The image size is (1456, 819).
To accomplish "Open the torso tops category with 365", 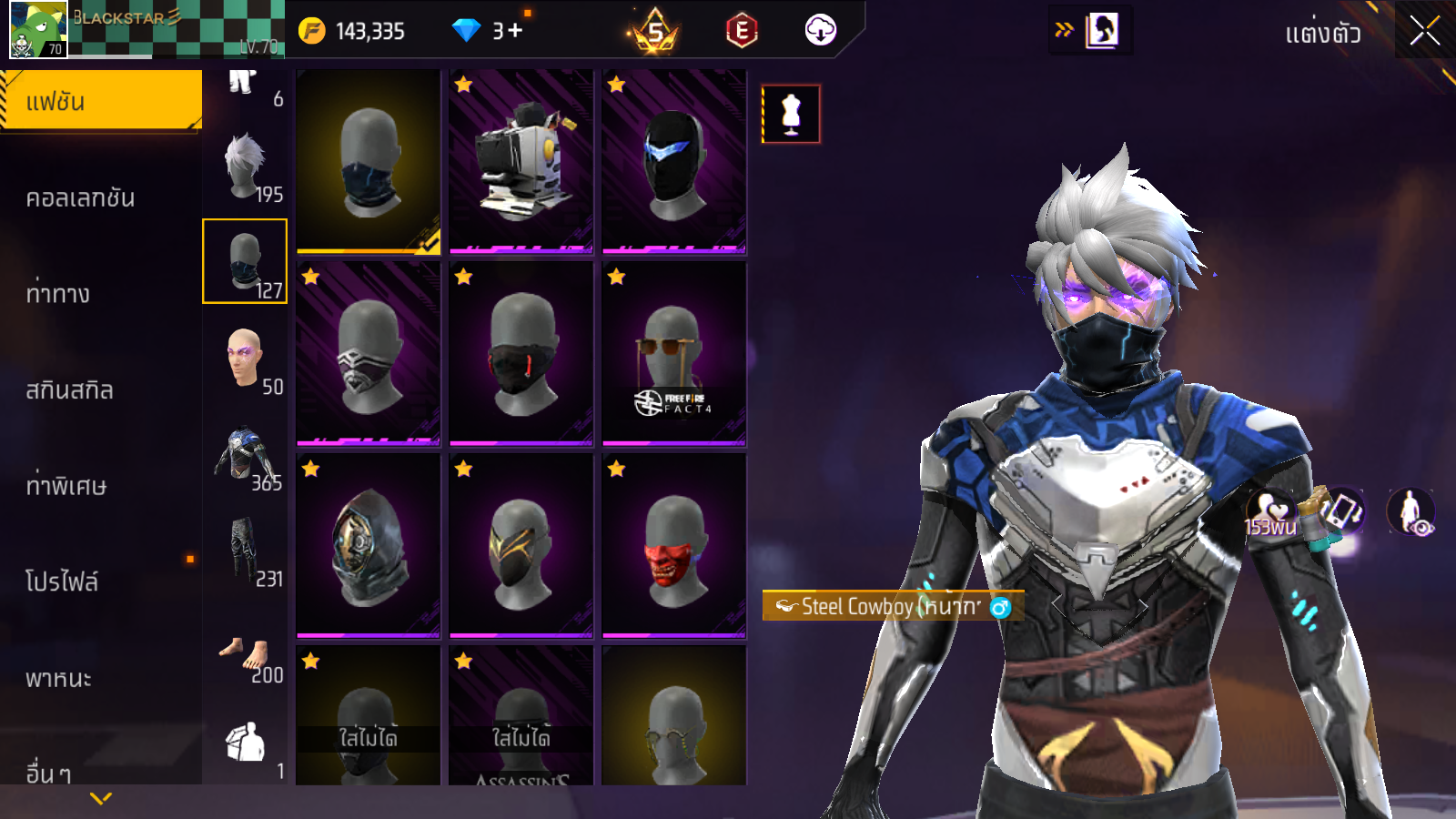I will 246,457.
